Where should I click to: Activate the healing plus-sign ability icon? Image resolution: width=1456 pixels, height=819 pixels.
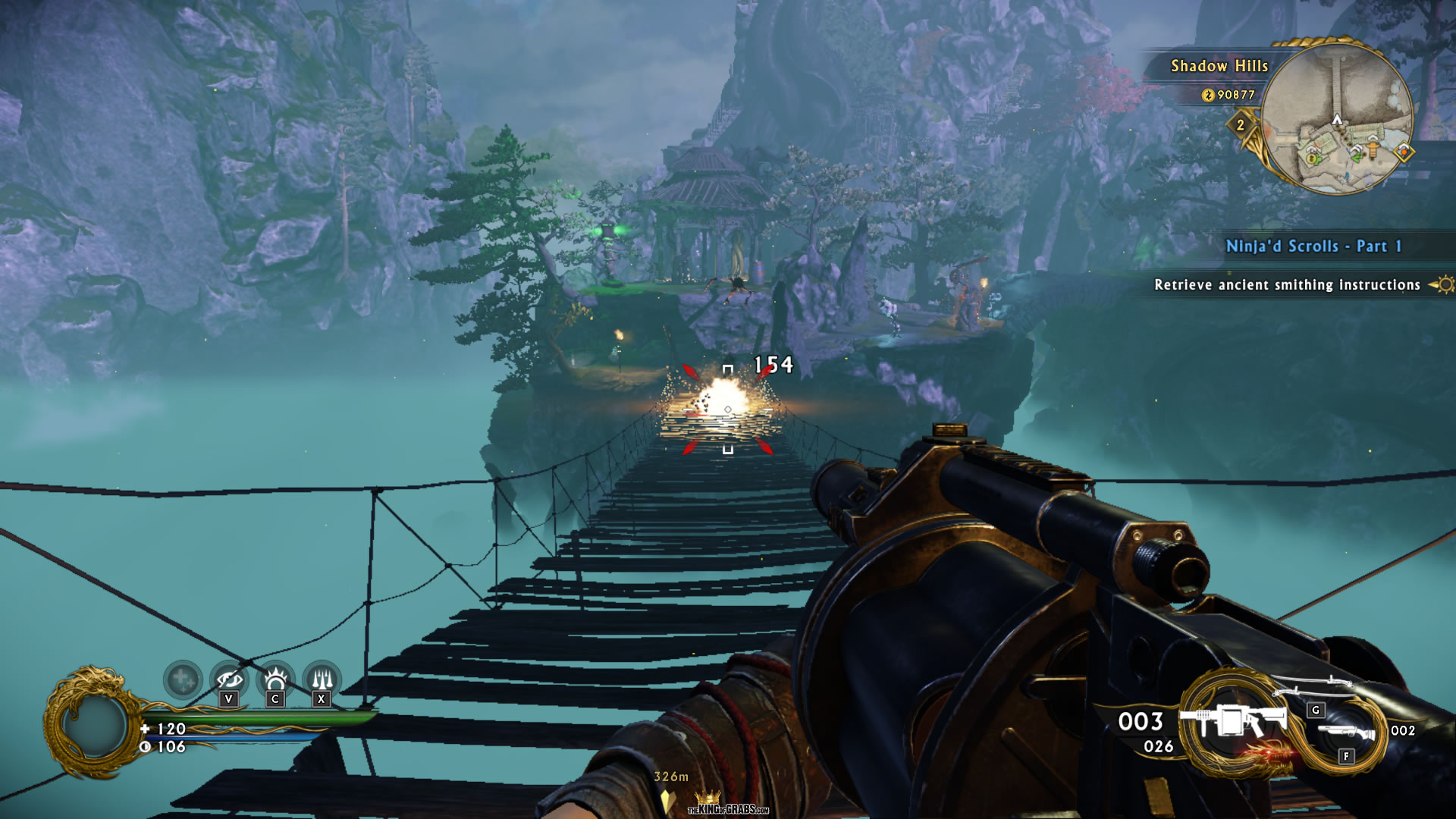(x=183, y=679)
